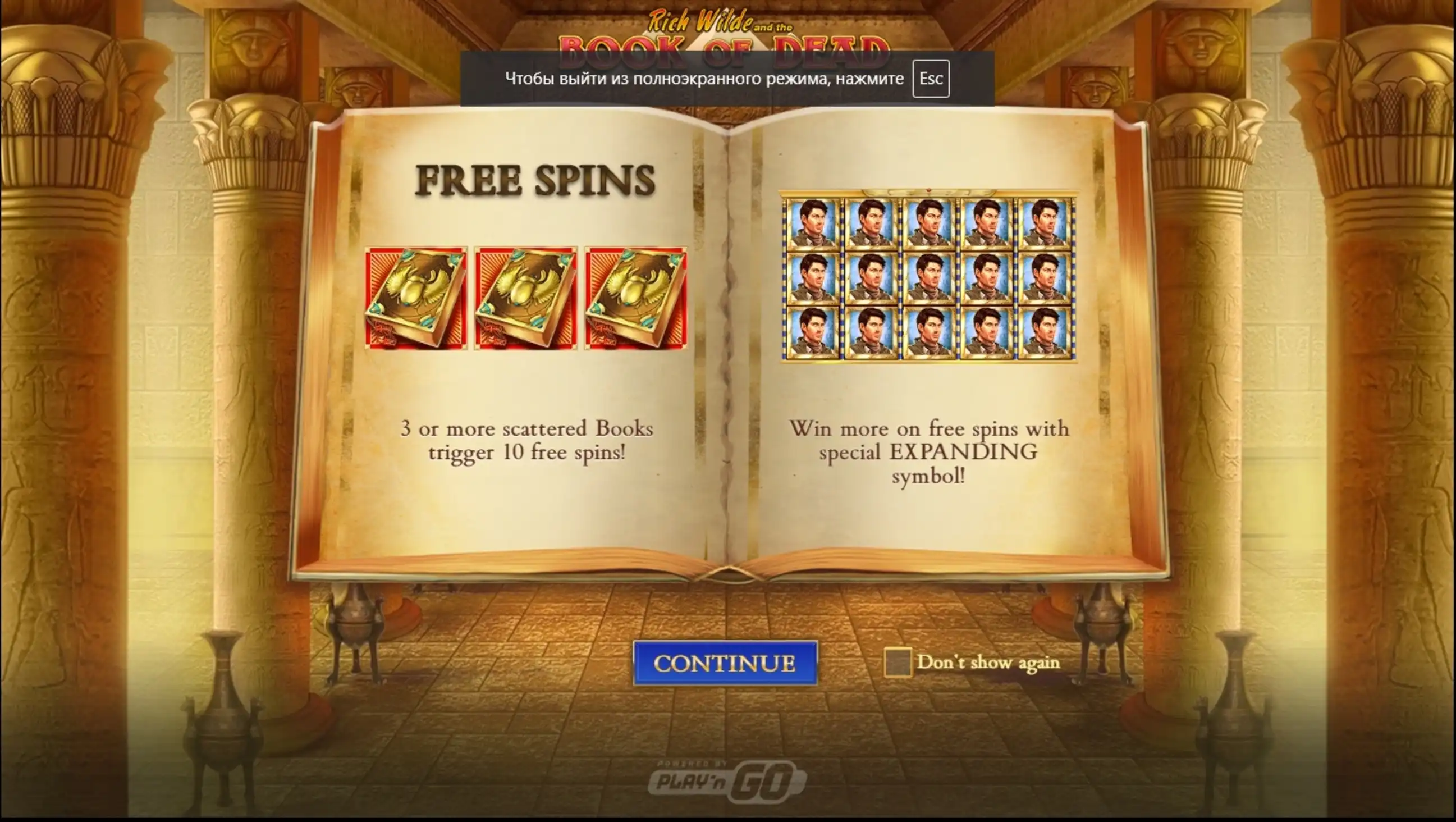Click the blue CONTINUE button

tap(725, 663)
